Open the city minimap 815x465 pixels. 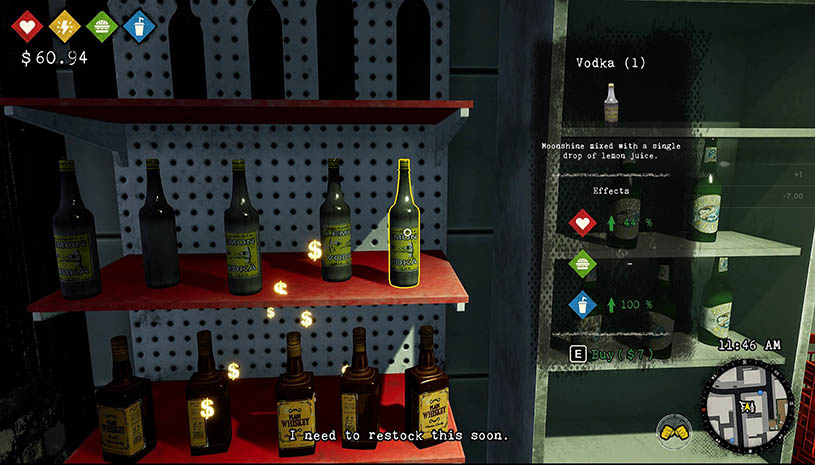749,405
